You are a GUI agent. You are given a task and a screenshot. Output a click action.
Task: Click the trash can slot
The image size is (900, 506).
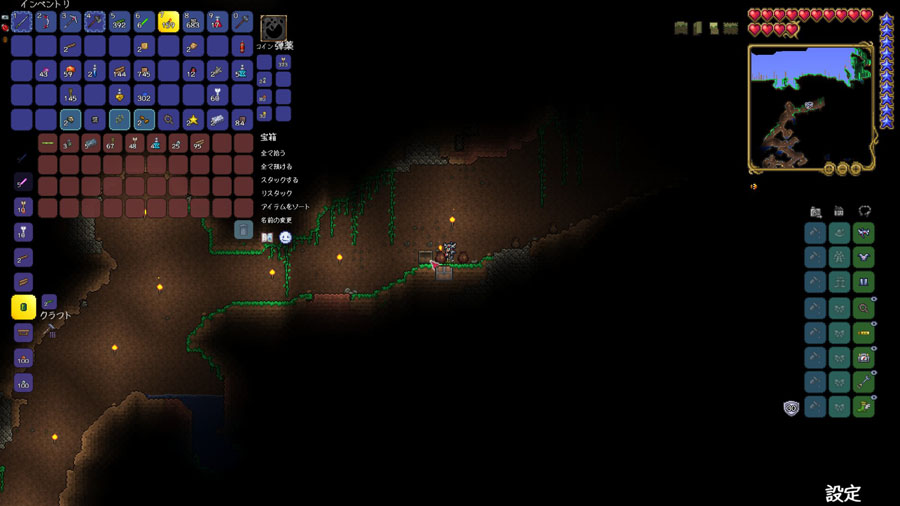coord(243,230)
